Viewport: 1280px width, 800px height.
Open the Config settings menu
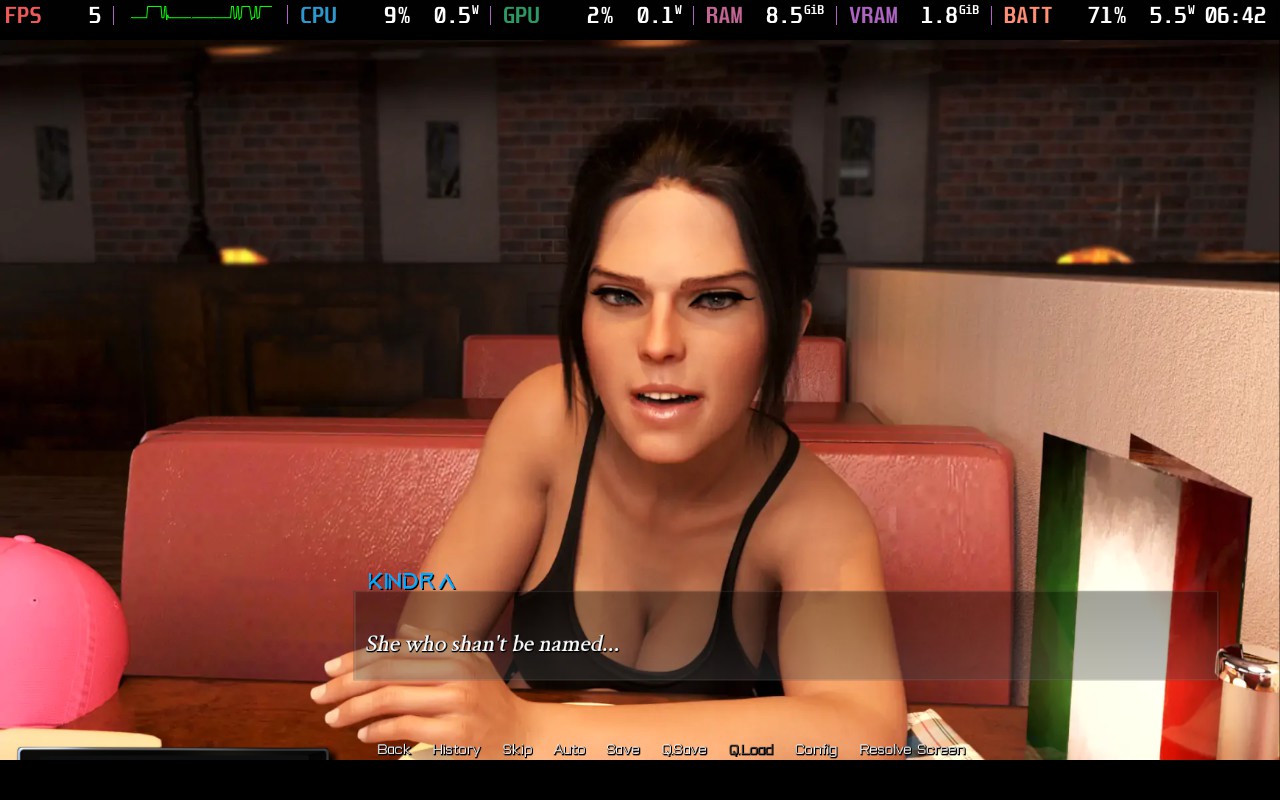point(816,749)
